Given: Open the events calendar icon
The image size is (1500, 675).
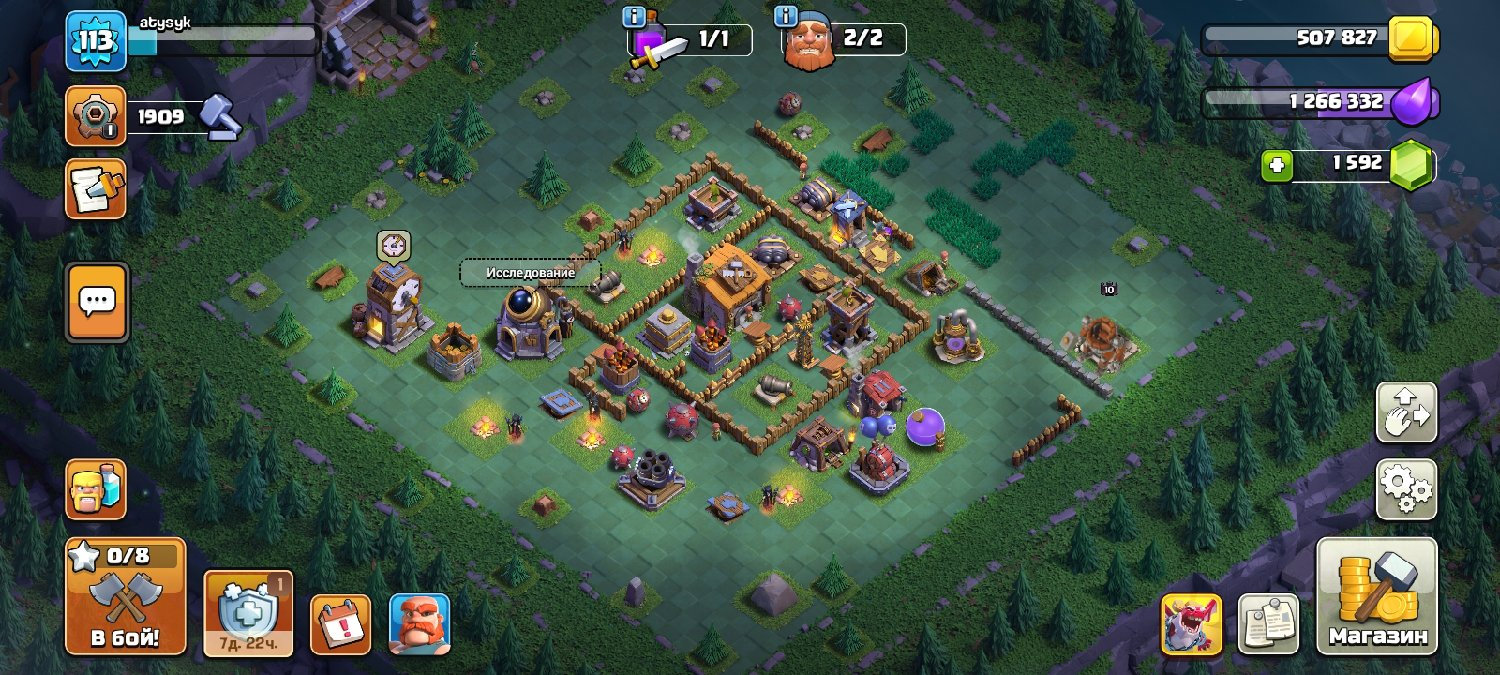Looking at the screenshot, I should tap(340, 624).
